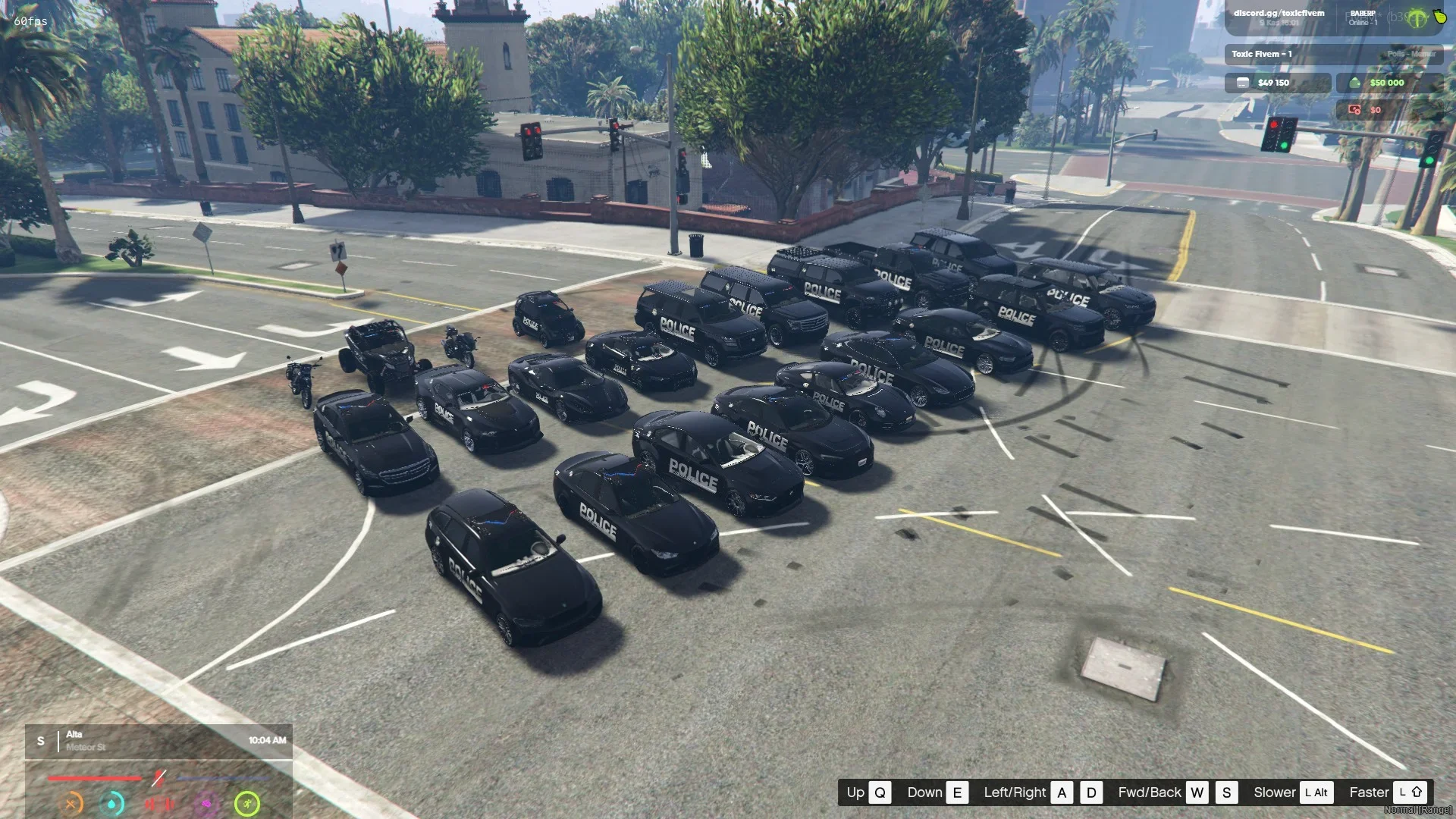Open the discord.gg/toxicfivem link
This screenshot has width=1456, height=819.
1279,14
